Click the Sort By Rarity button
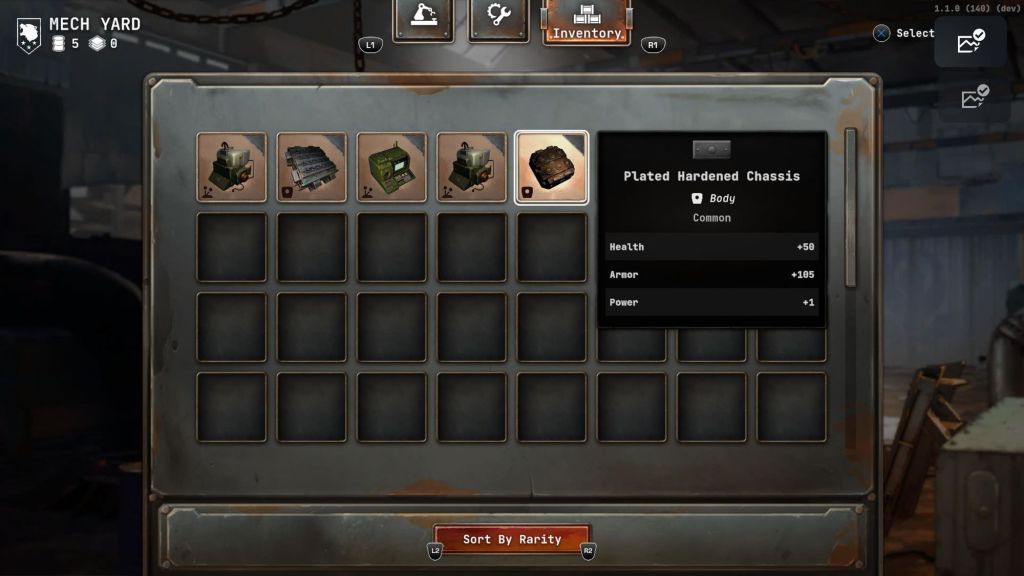Screen dimensions: 1024x576 point(511,539)
